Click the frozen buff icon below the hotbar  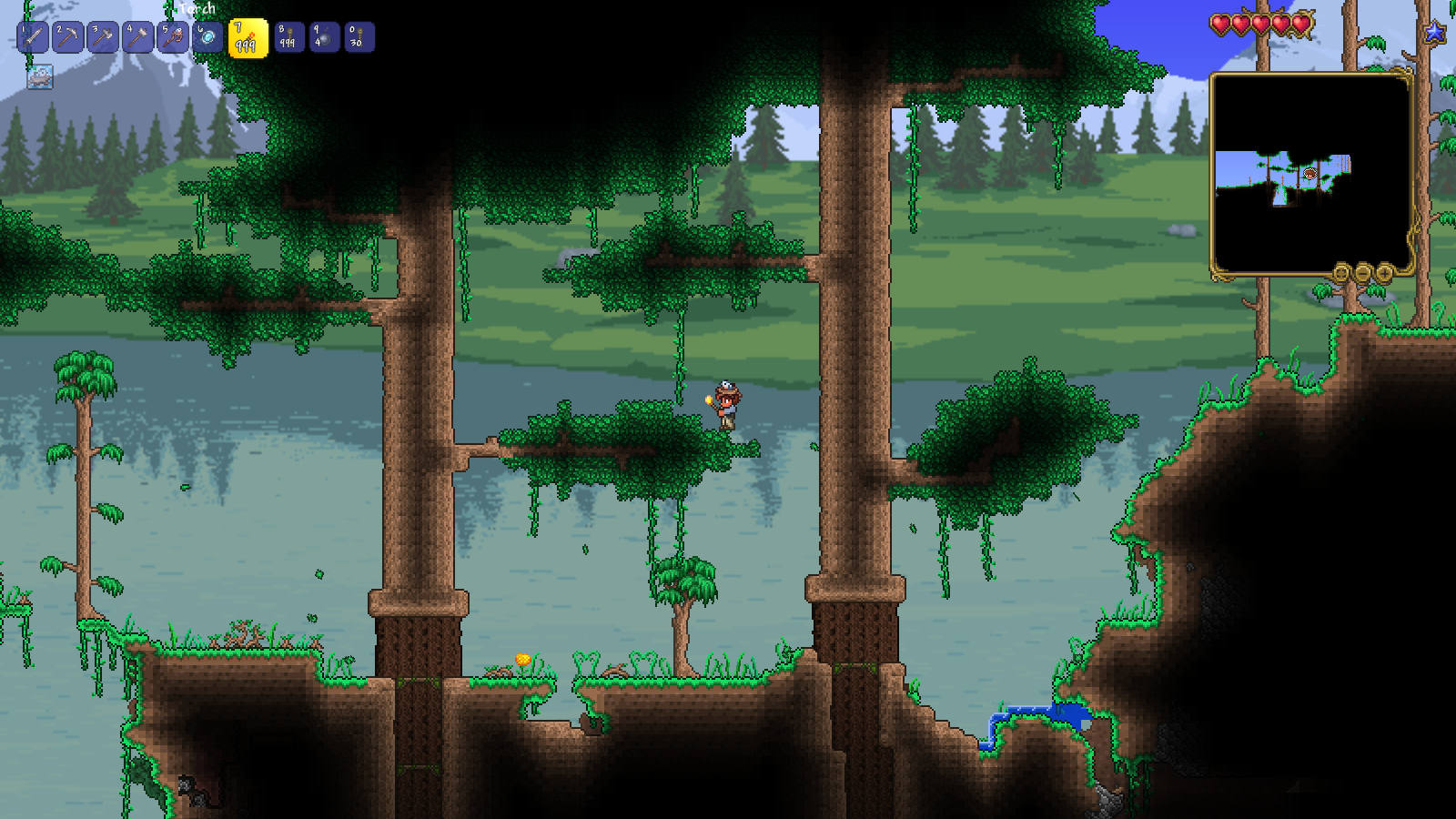[38, 76]
